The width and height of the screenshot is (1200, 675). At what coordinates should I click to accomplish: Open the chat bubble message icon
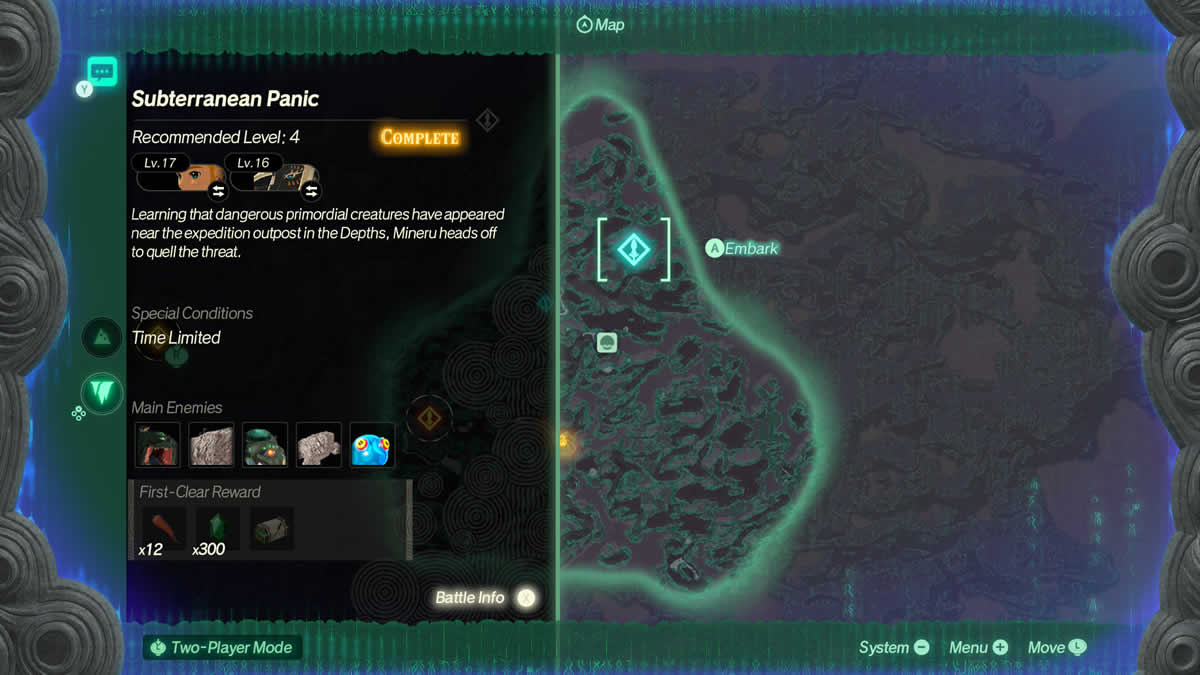pos(102,71)
